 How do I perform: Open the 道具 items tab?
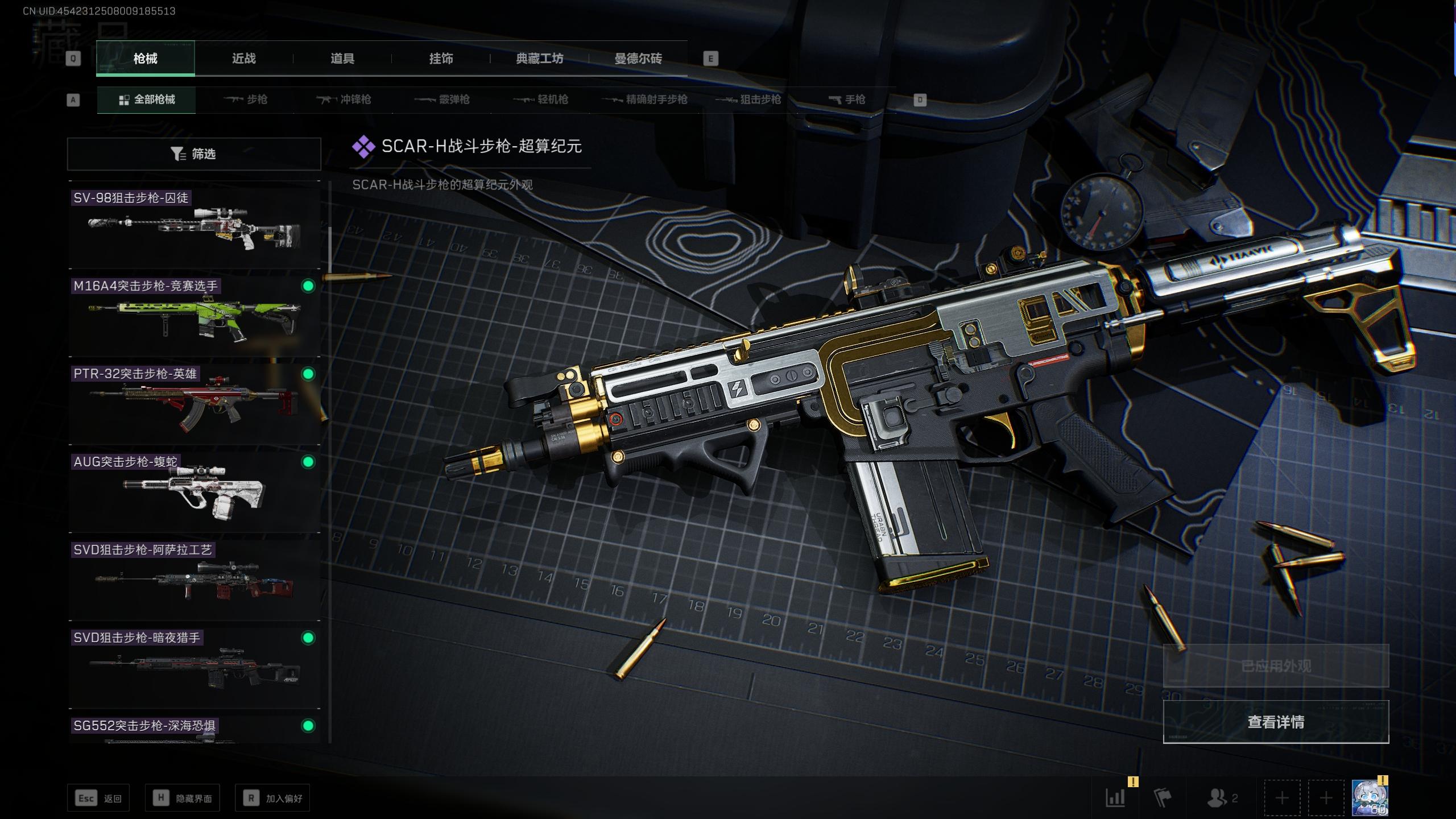342,59
